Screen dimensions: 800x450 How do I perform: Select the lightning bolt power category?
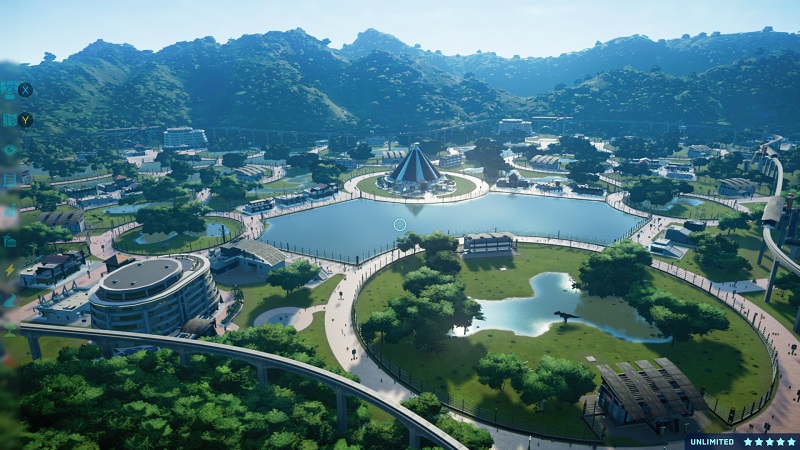(10, 270)
